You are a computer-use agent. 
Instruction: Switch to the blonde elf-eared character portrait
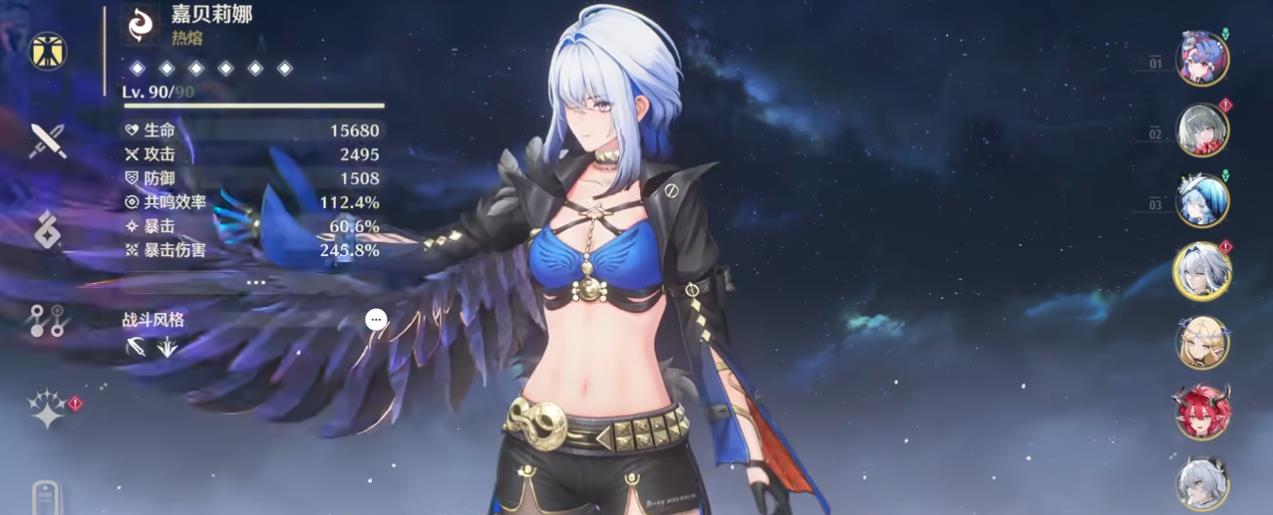tap(1201, 342)
